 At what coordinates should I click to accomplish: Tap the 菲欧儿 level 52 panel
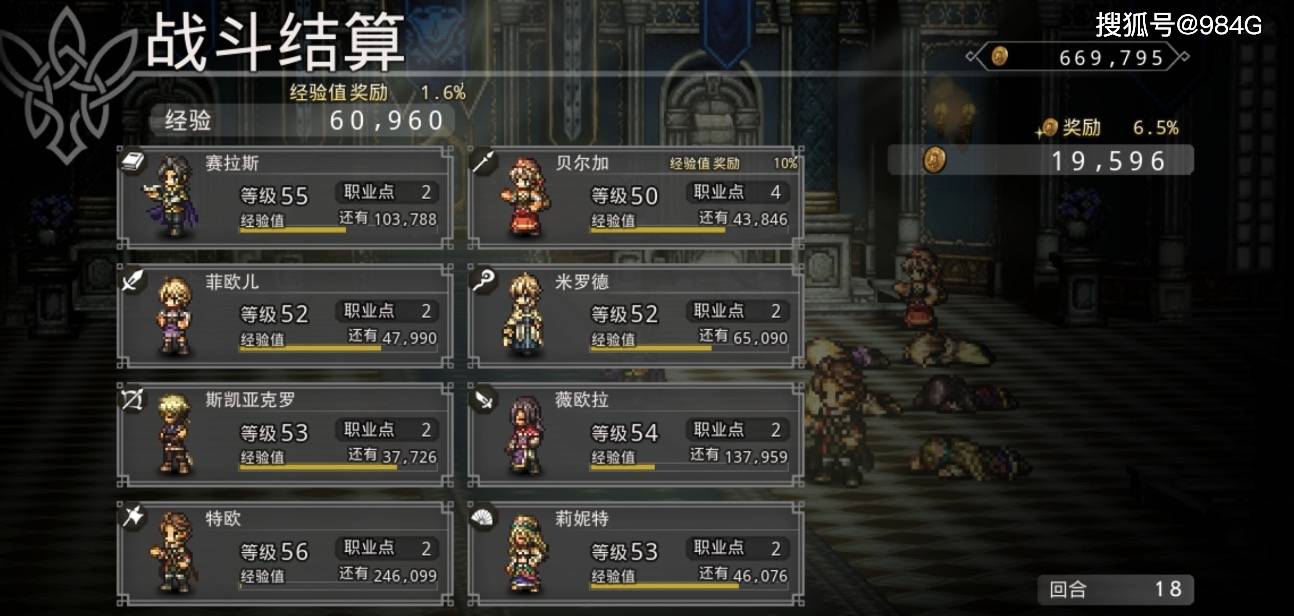tap(285, 316)
